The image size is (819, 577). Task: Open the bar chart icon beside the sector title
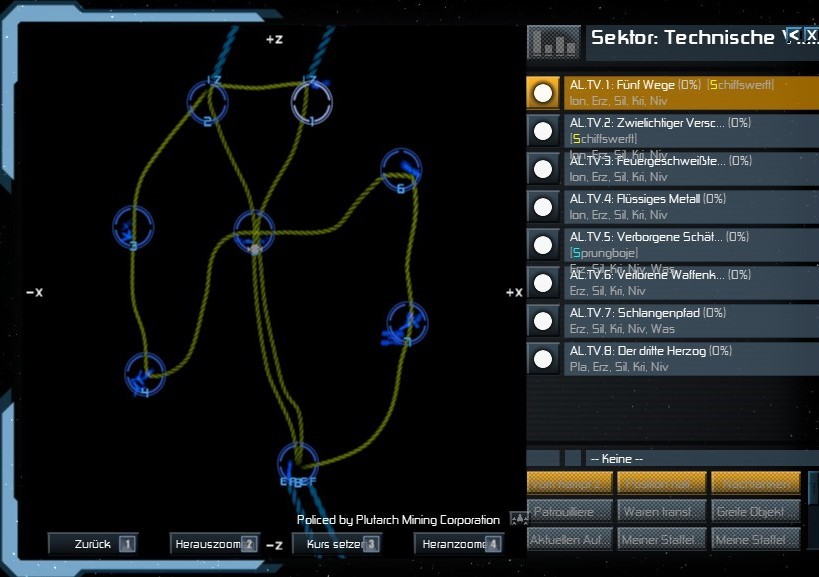click(552, 40)
